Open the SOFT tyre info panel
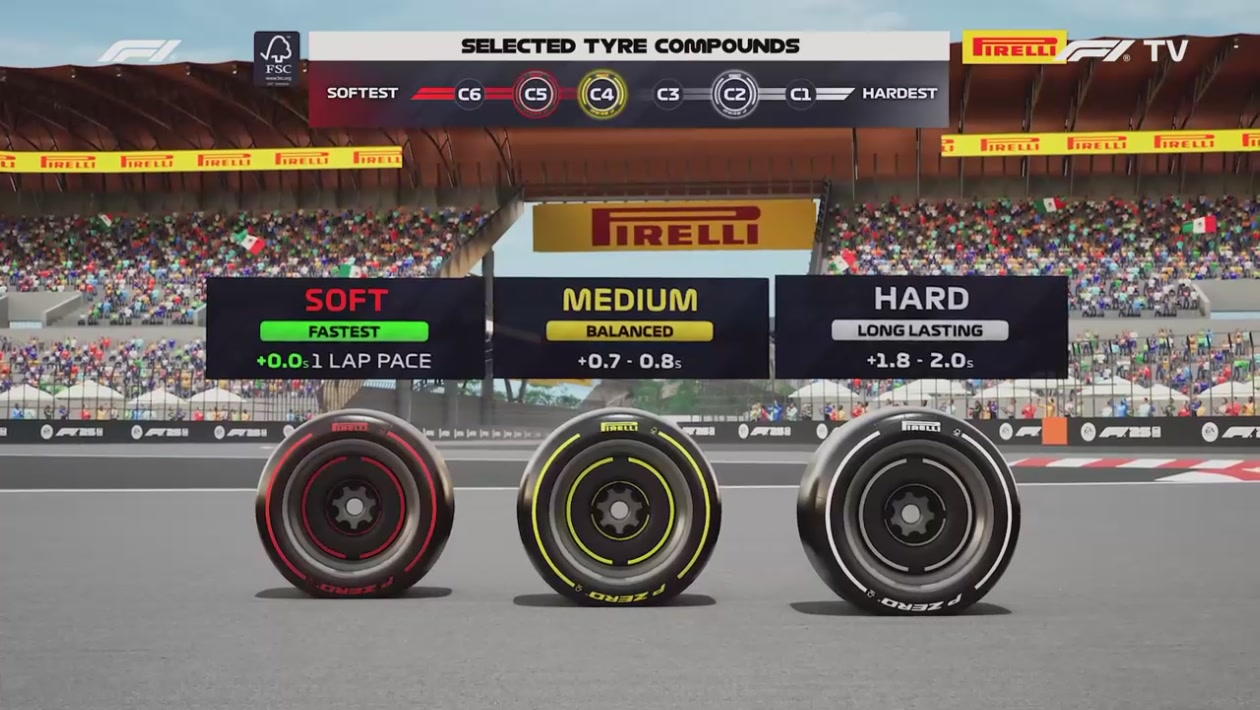 [345, 328]
